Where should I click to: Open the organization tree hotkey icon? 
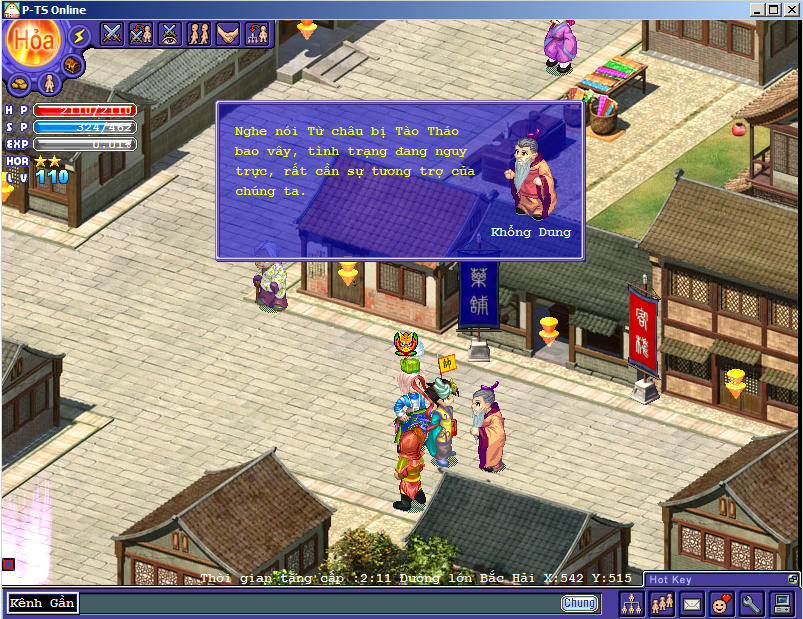coord(632,603)
